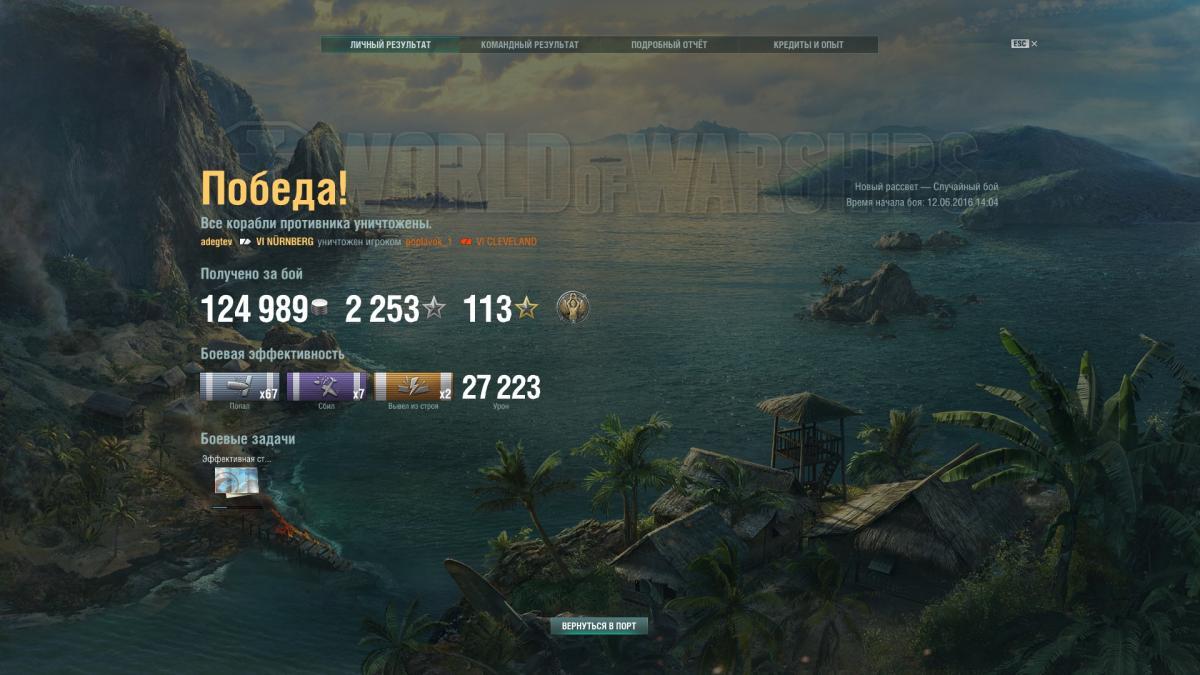Open the Командный результат tab
Screen dimensions: 1200x675
click(x=529, y=45)
